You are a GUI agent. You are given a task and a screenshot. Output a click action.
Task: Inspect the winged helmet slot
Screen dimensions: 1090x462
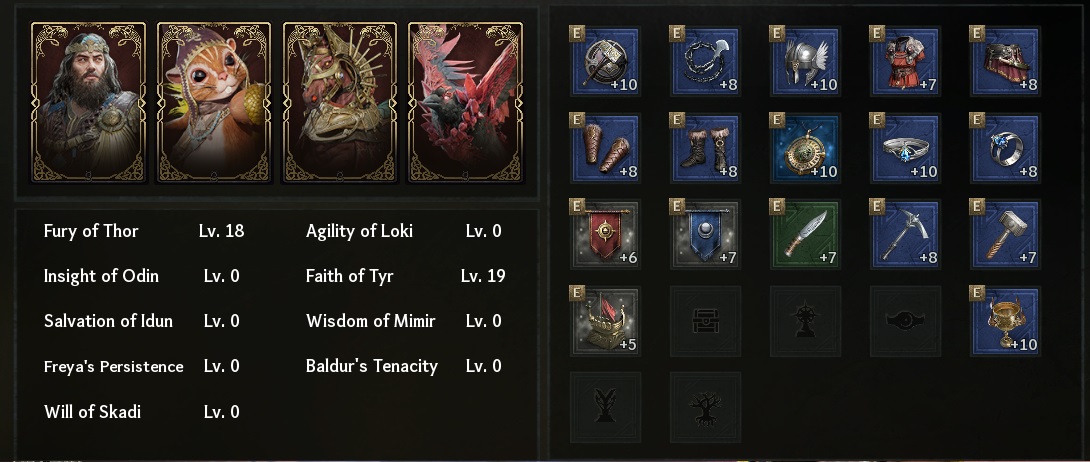[805, 61]
